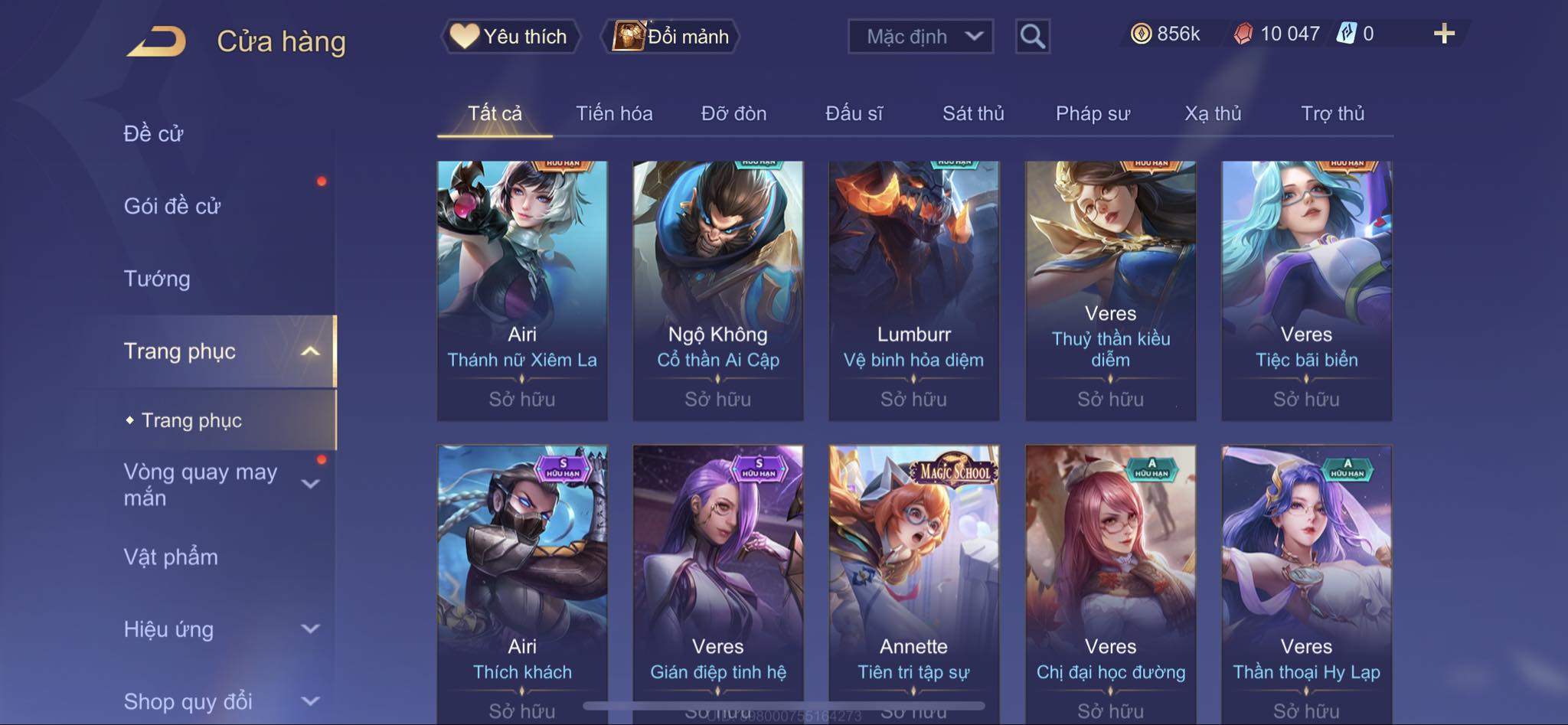Switch to the Pháp sư mage tab
This screenshot has height=725, width=1568.
[x=1093, y=114]
